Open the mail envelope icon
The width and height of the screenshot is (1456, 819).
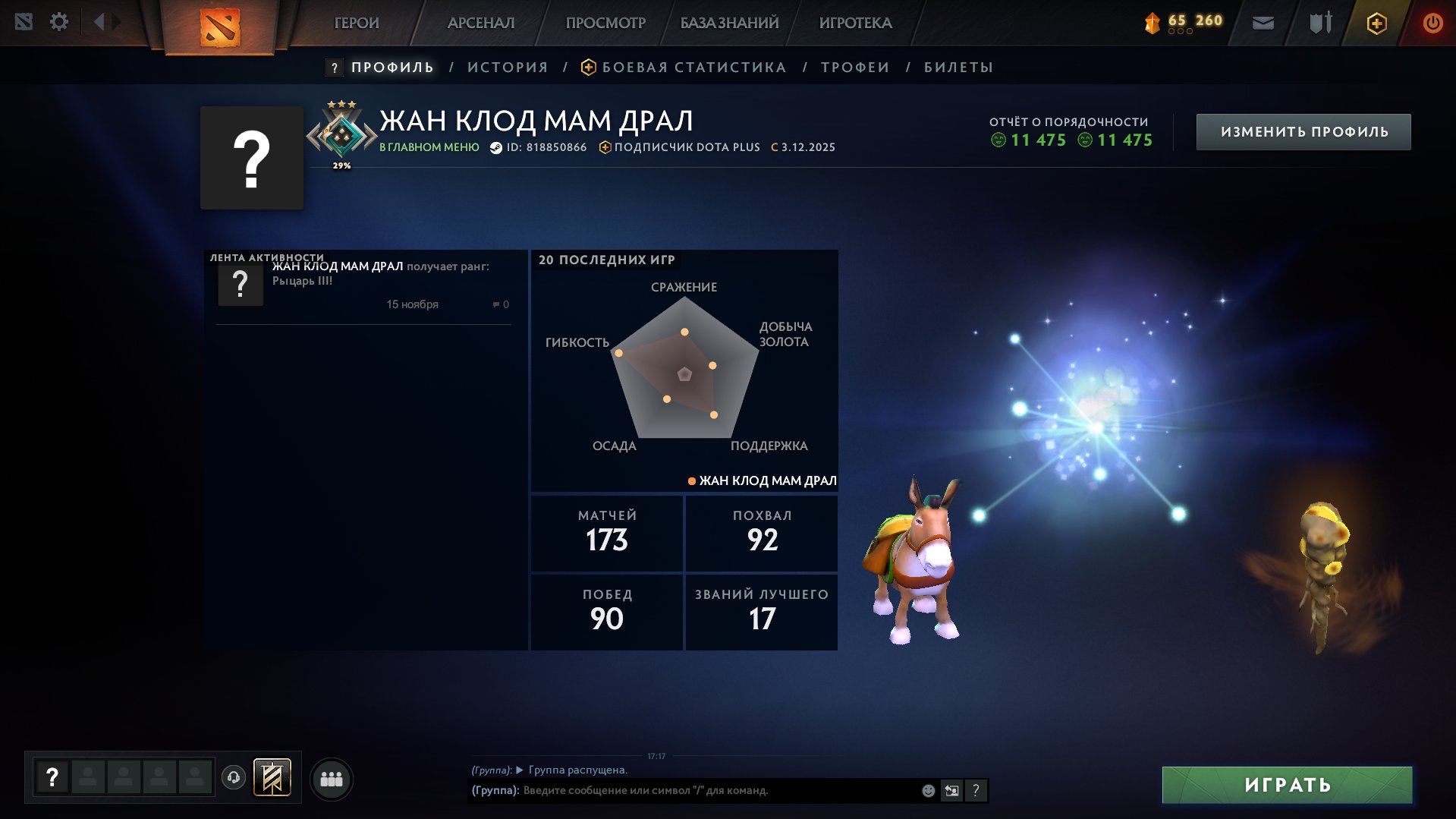[x=1263, y=23]
